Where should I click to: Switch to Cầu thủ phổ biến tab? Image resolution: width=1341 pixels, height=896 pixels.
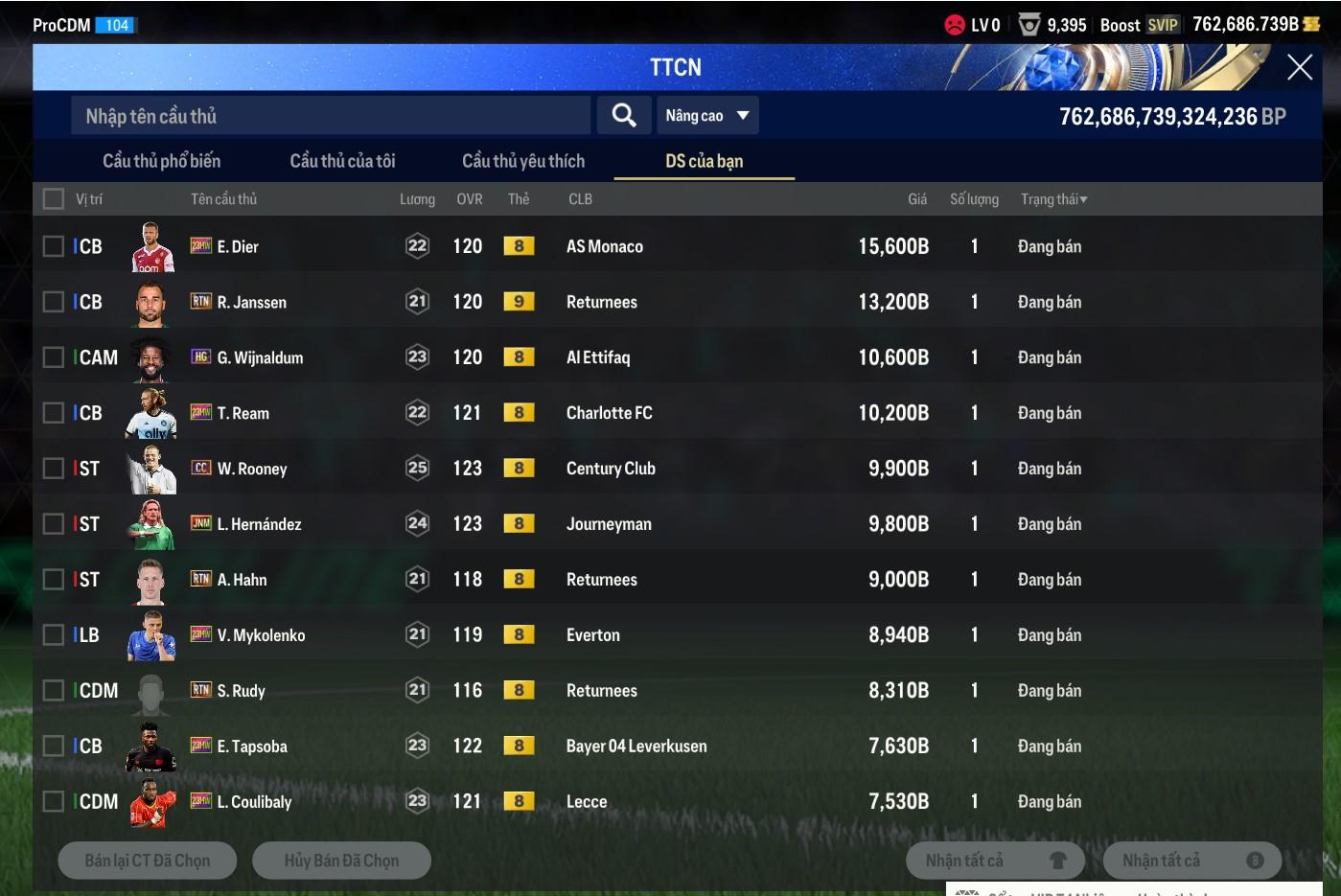click(161, 161)
